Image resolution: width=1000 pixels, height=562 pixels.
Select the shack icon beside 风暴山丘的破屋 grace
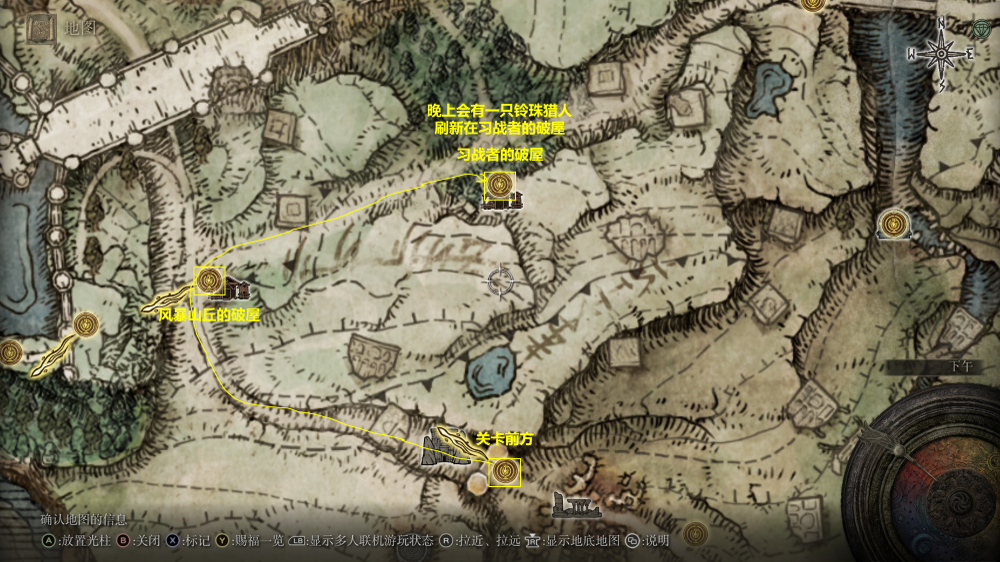pos(237,292)
